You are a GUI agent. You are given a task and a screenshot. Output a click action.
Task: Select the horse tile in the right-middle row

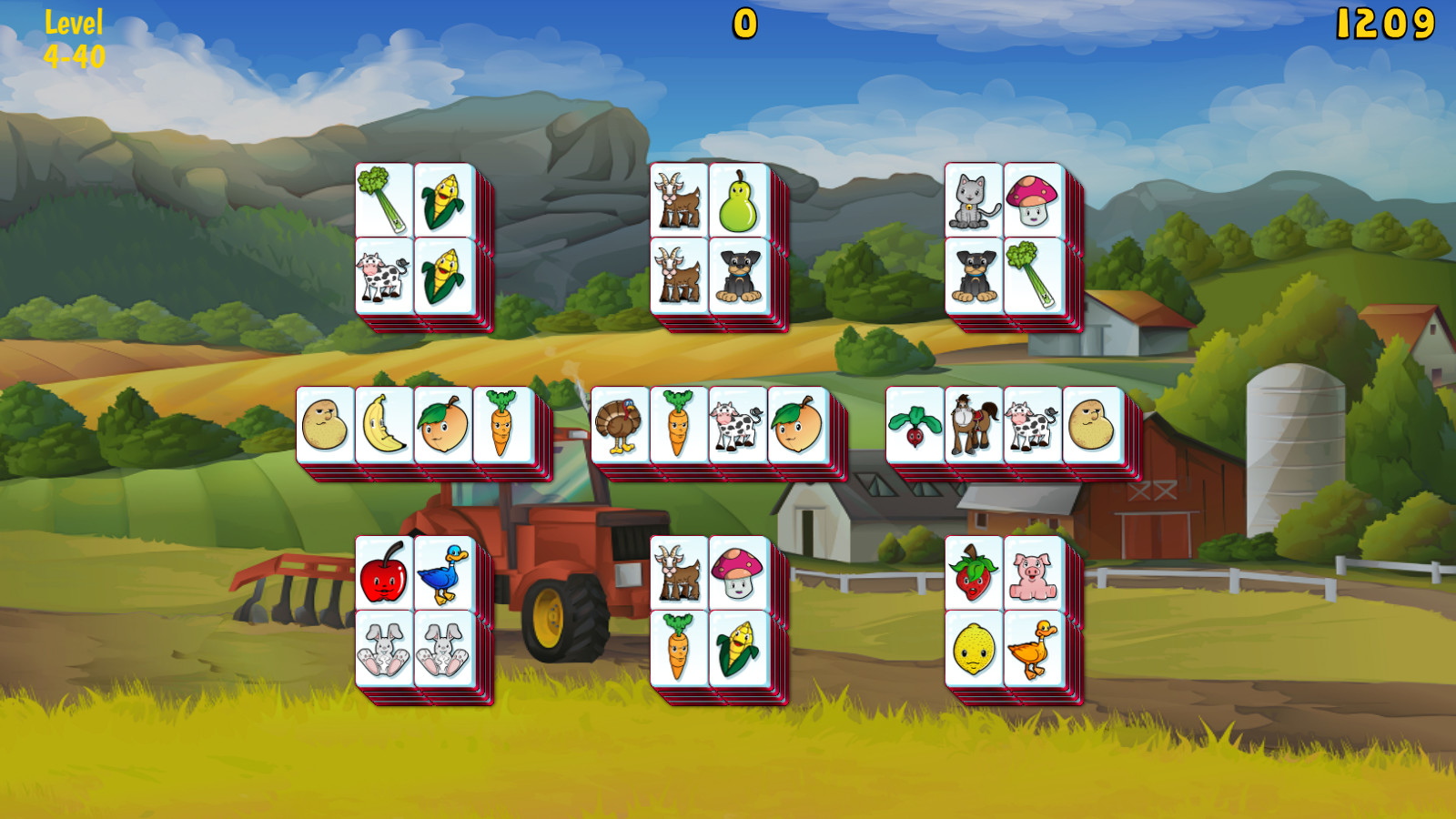970,425
